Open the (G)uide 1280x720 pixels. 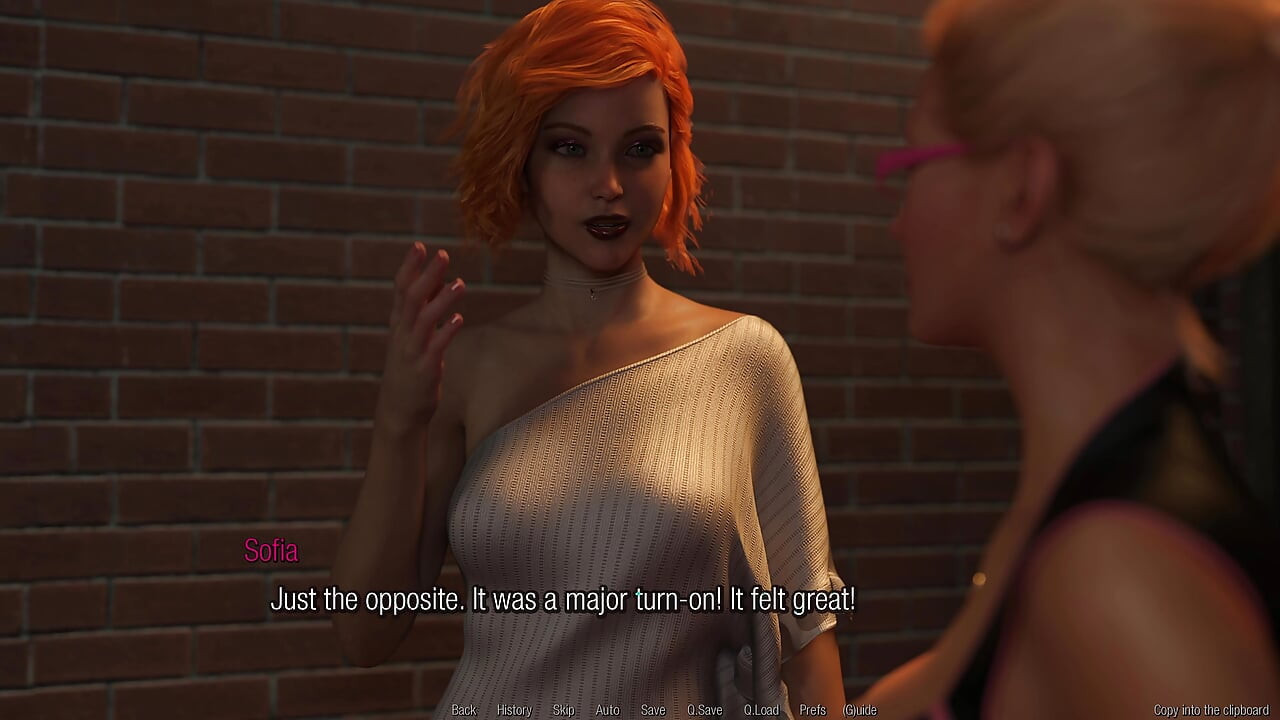[860, 710]
